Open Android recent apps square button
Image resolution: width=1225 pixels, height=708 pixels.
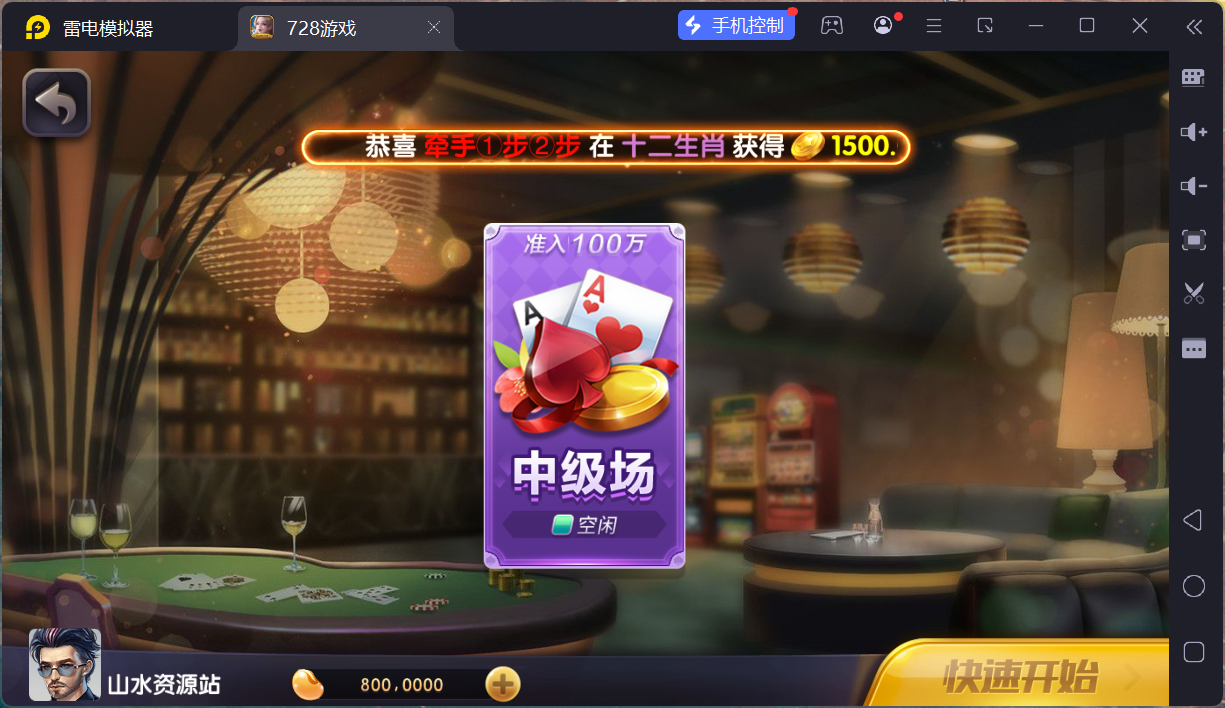tap(1193, 652)
